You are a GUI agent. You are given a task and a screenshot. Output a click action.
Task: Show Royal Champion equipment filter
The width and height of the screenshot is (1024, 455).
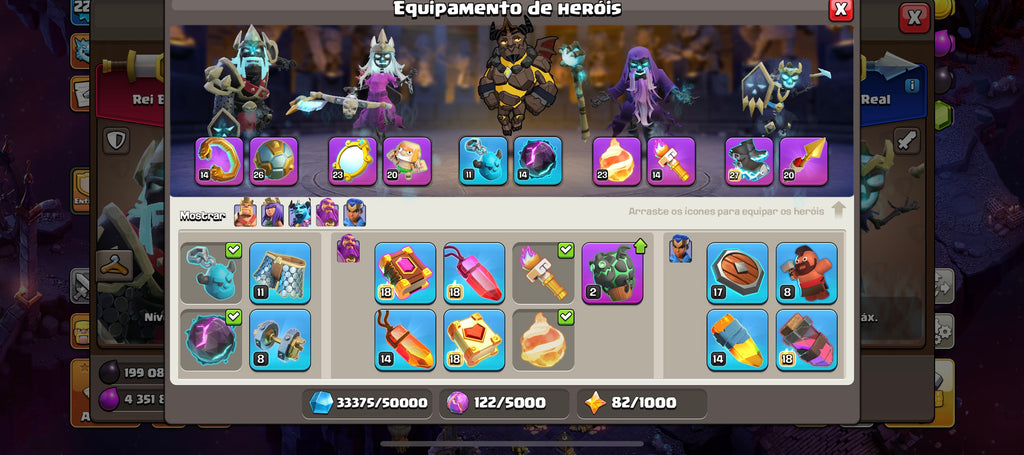[x=354, y=213]
